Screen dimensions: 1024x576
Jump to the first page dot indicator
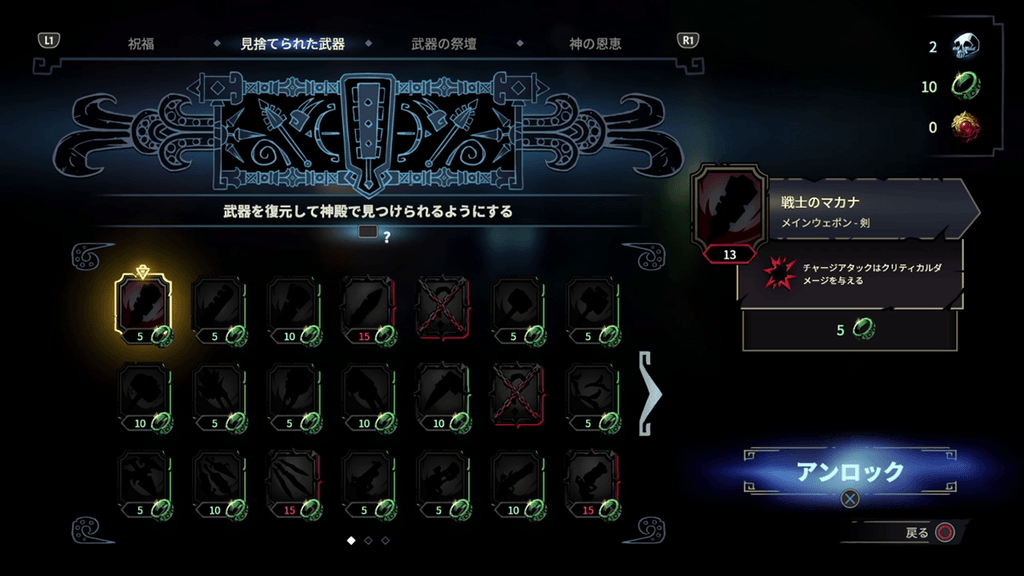pos(351,540)
